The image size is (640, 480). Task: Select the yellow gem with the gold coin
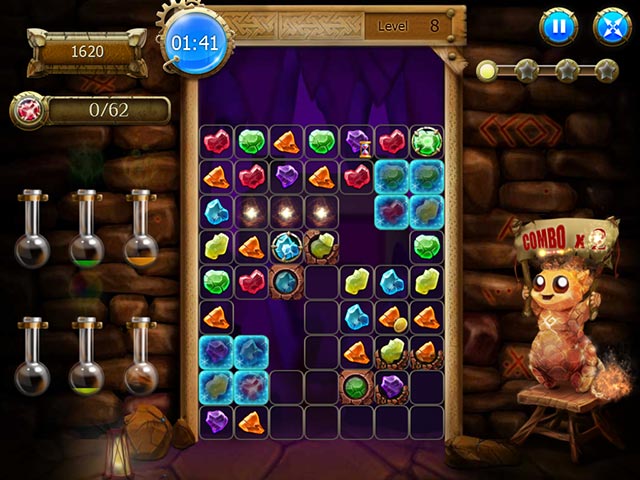pyautogui.click(x=392, y=316)
